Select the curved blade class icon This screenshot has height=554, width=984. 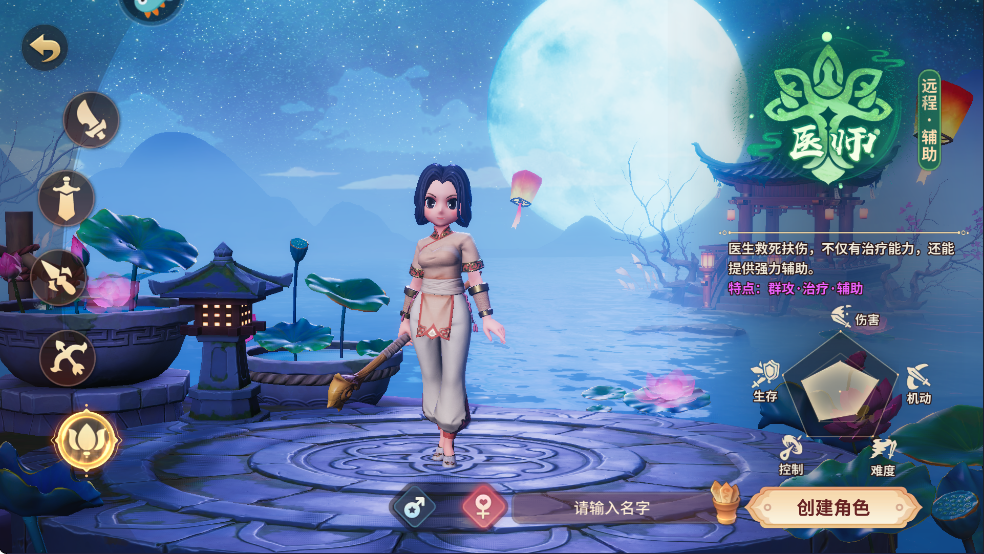click(x=92, y=120)
